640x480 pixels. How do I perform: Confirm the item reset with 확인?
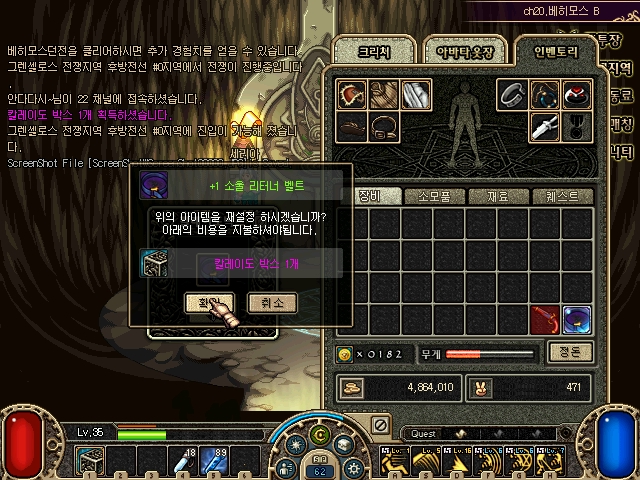pos(209,302)
